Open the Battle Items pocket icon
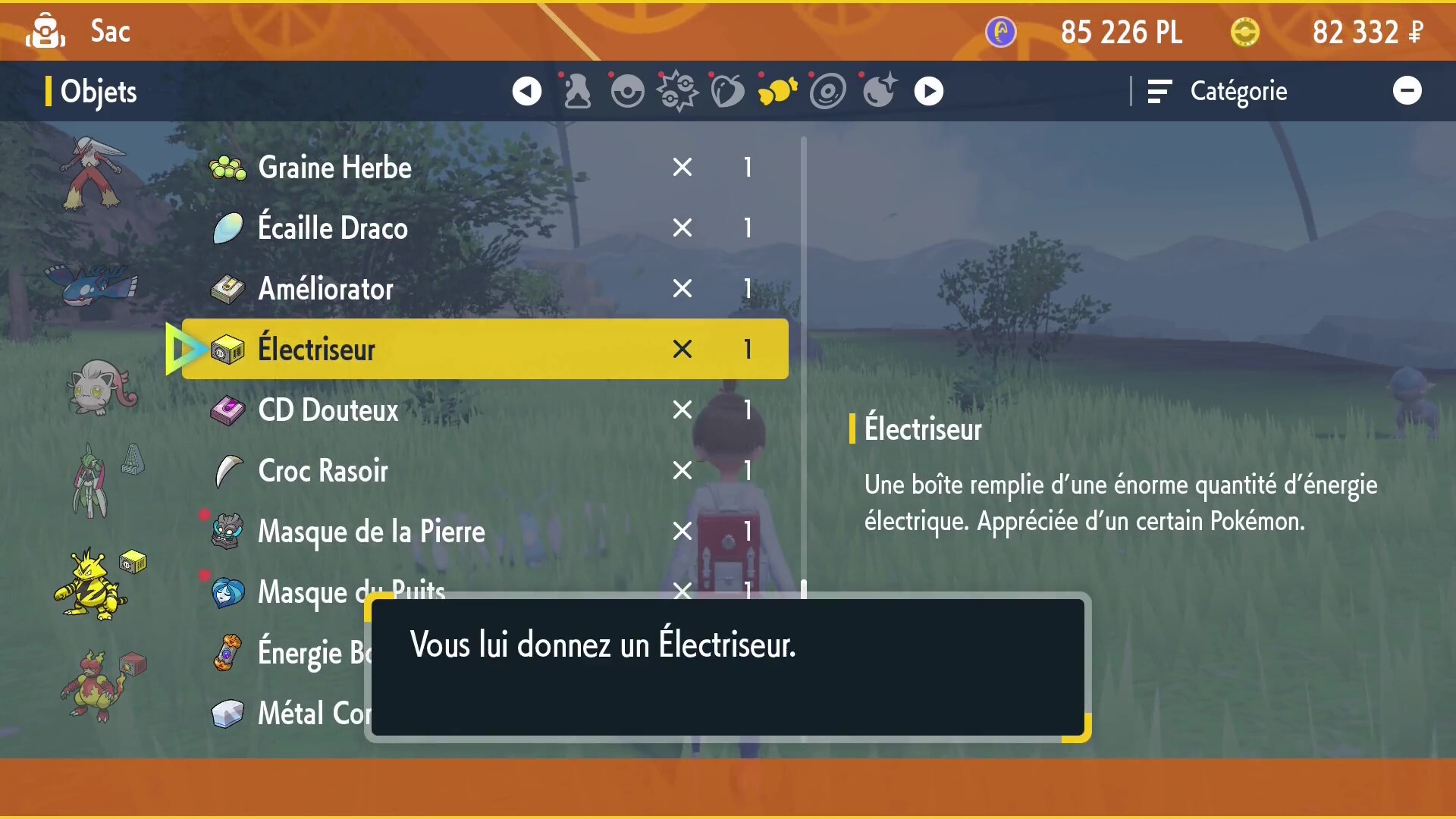Image resolution: width=1456 pixels, height=819 pixels. tap(677, 90)
